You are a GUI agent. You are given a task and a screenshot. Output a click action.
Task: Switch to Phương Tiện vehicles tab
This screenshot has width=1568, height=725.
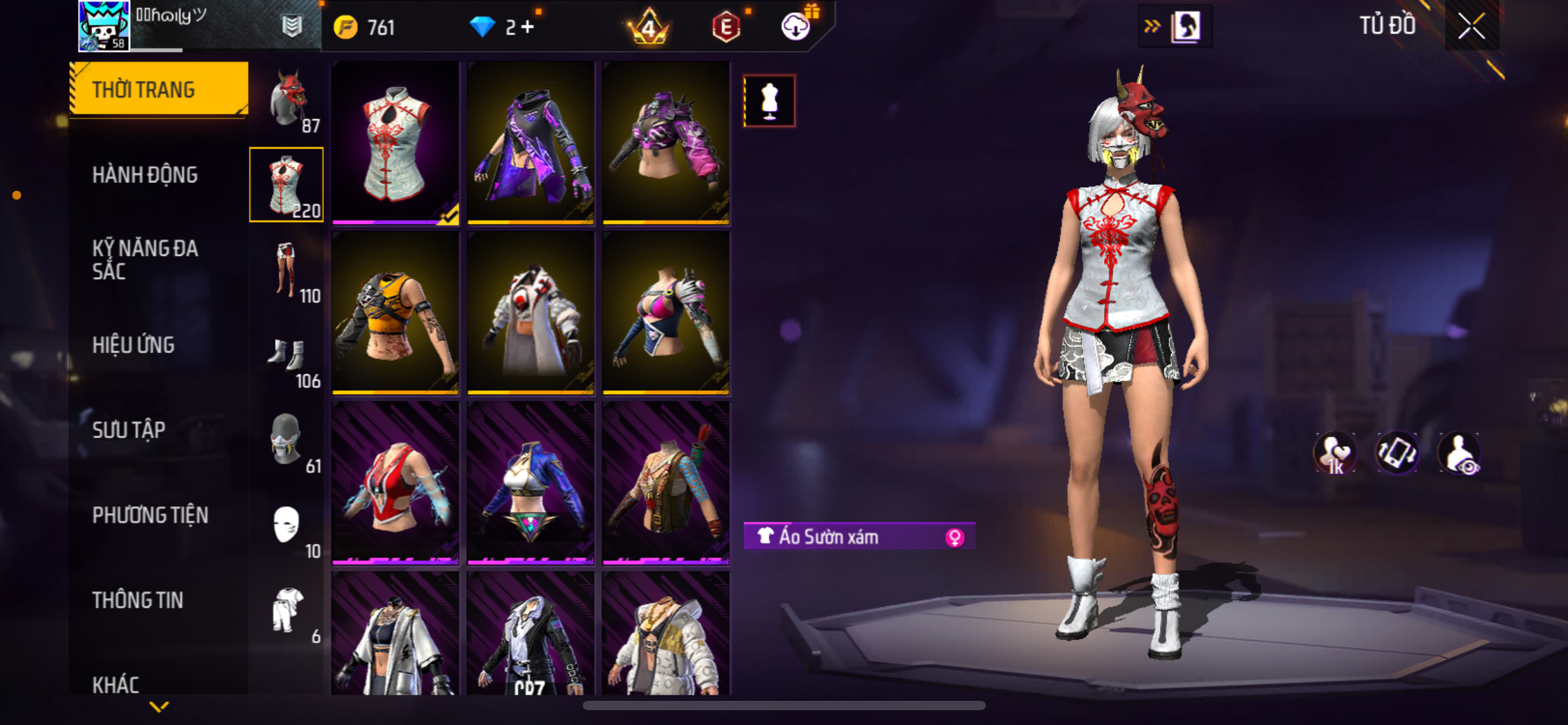(150, 515)
